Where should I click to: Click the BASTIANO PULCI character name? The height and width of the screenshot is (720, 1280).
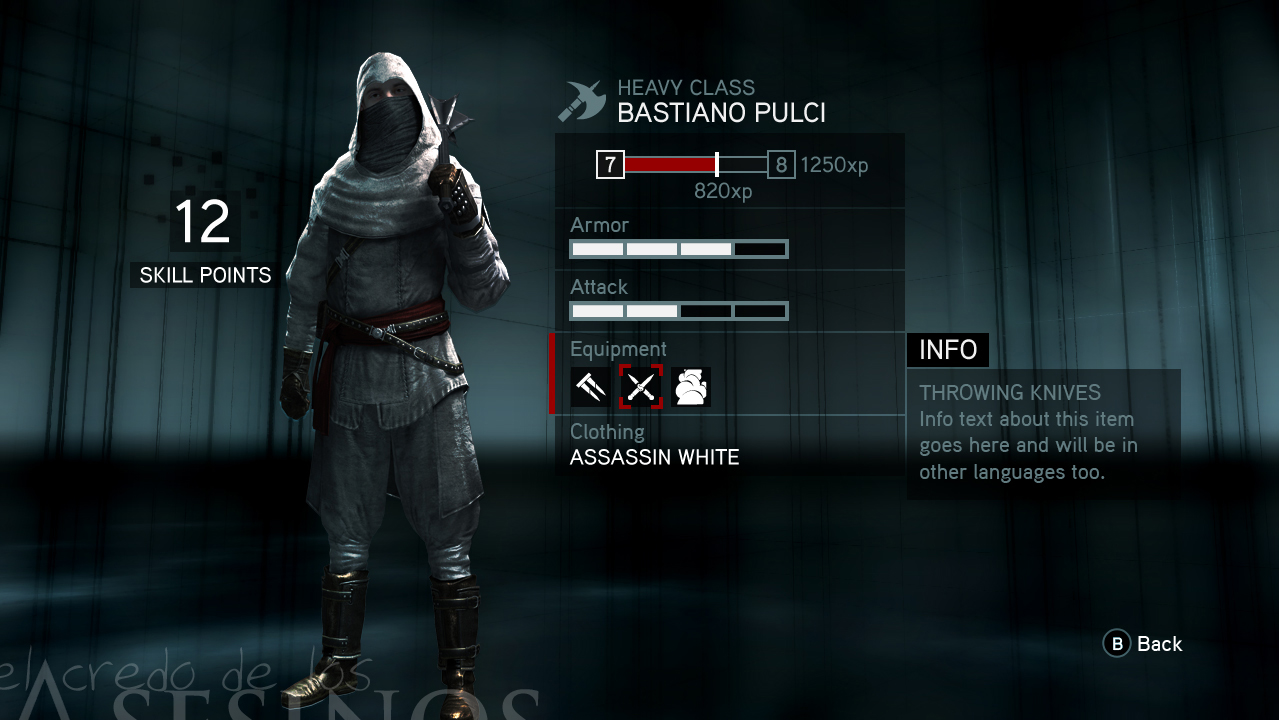click(x=724, y=112)
